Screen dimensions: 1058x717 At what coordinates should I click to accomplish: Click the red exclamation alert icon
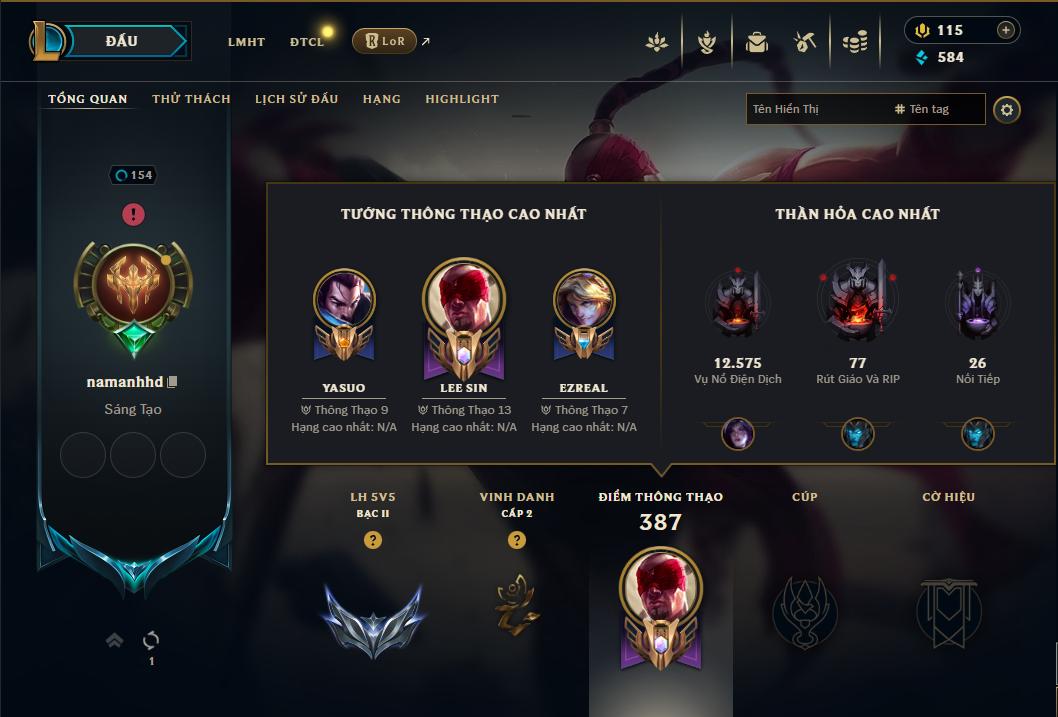(134, 214)
